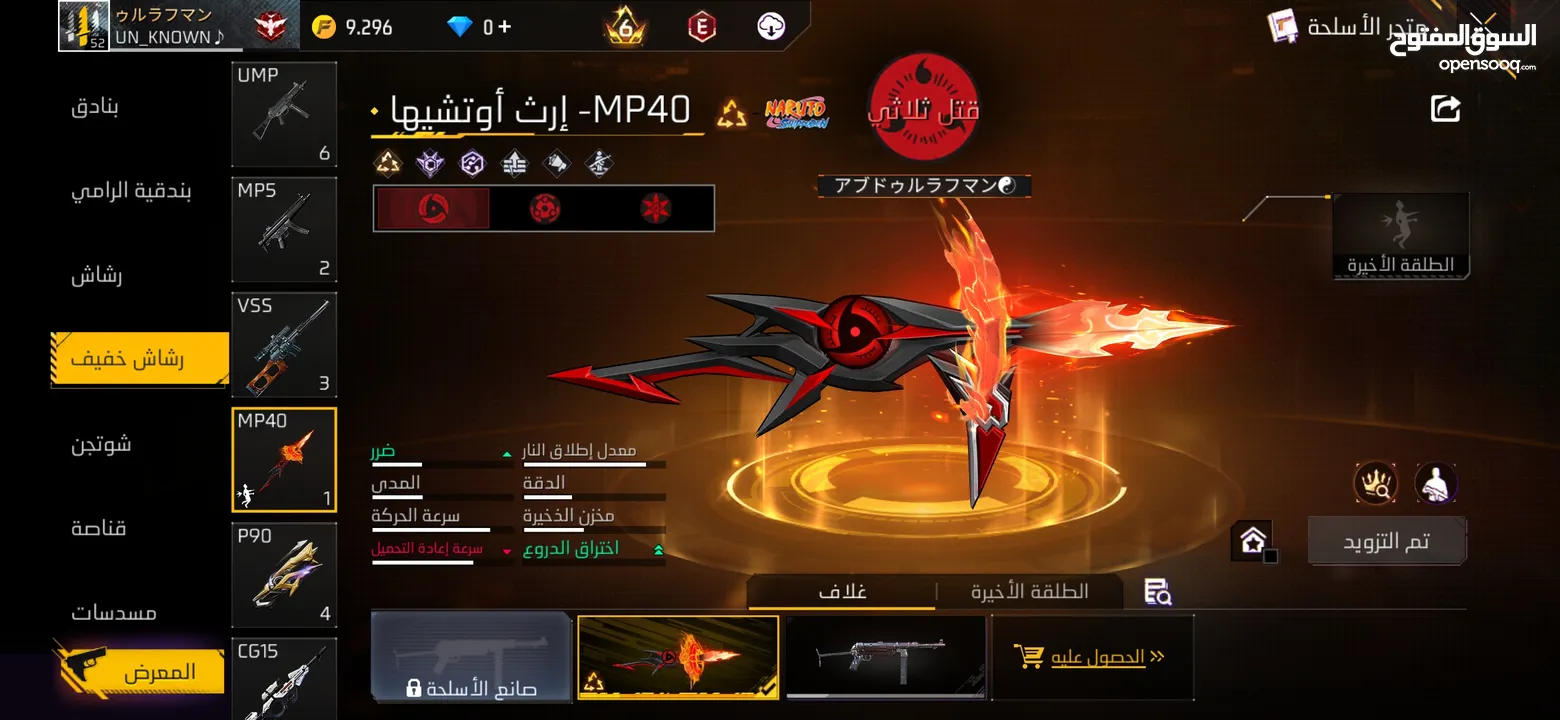This screenshot has width=1560, height=720.
Task: Click the تم التزويد equip button
Action: pos(1386,540)
